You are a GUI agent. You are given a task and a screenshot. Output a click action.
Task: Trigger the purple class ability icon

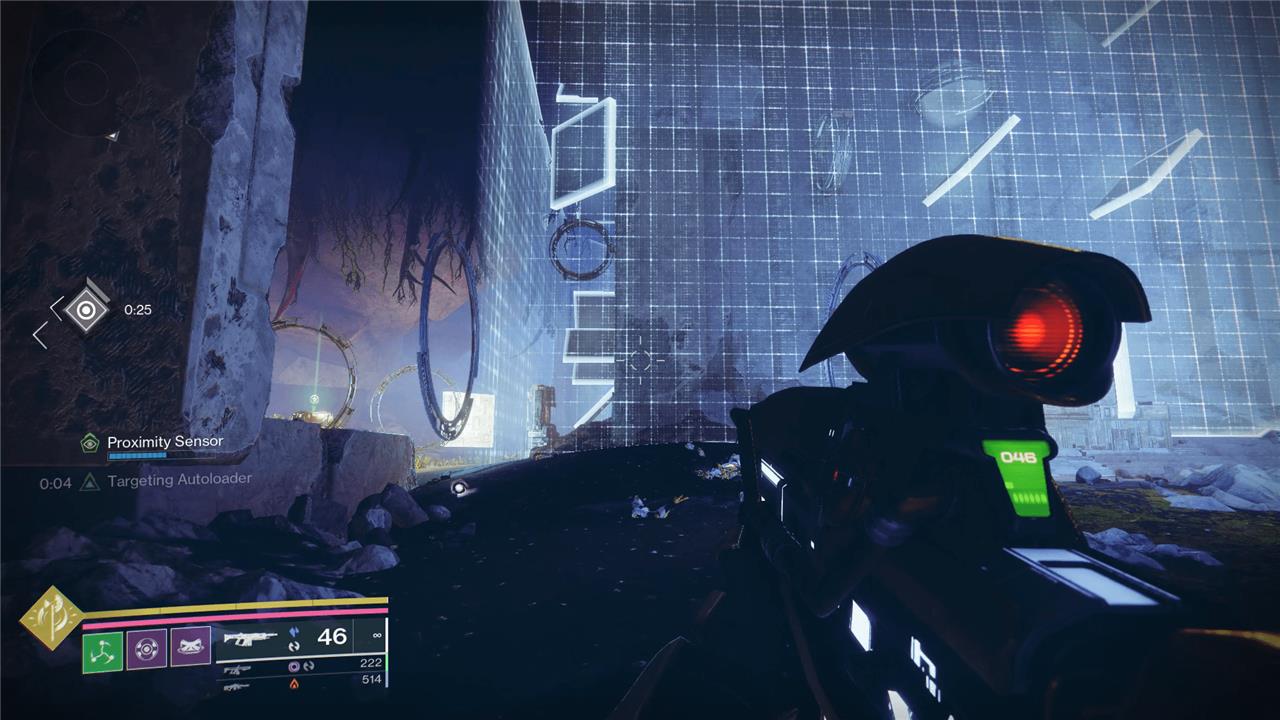tap(190, 647)
